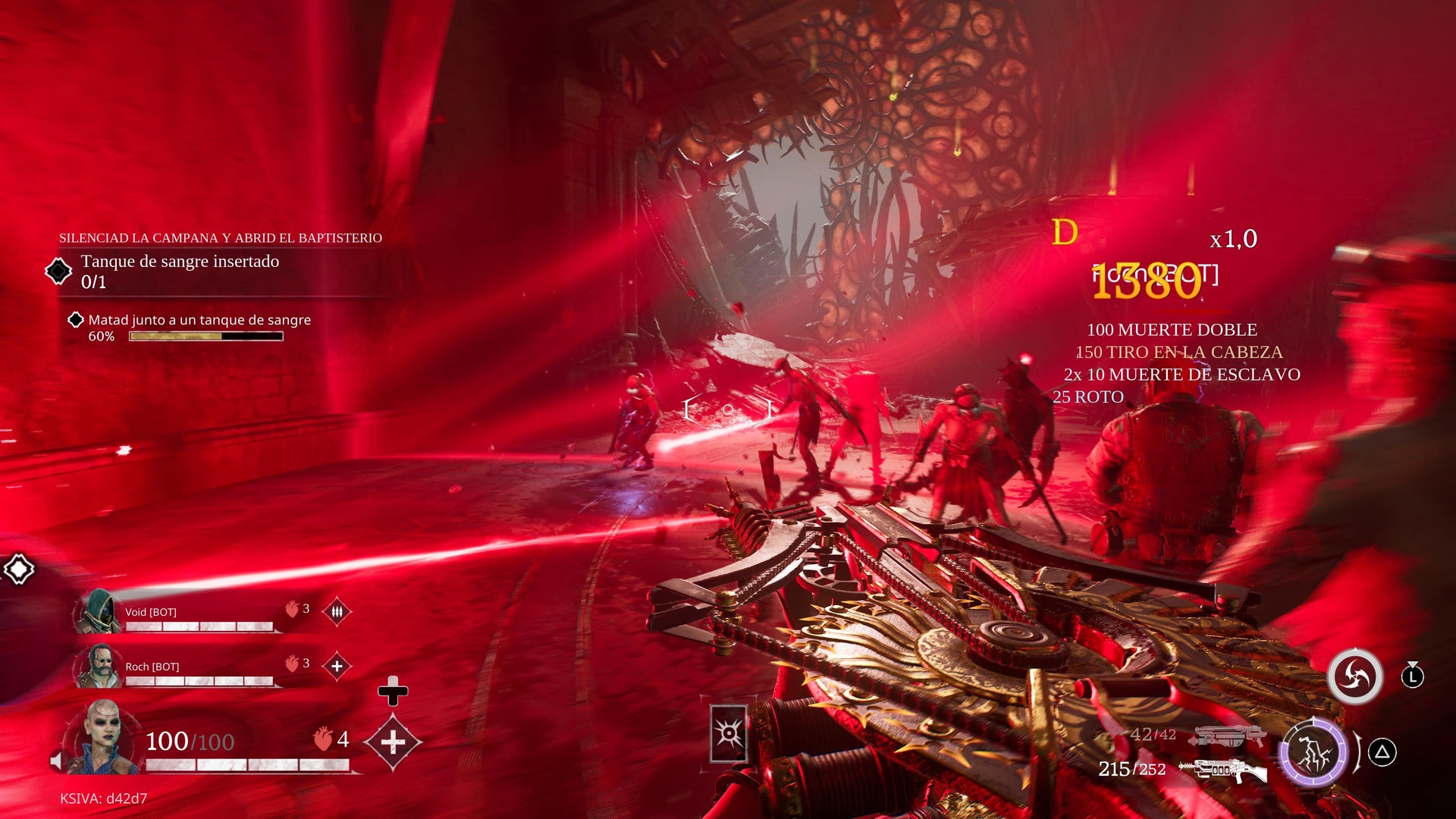1456x819 pixels.
Task: Click the player character portrait
Action: click(x=102, y=737)
